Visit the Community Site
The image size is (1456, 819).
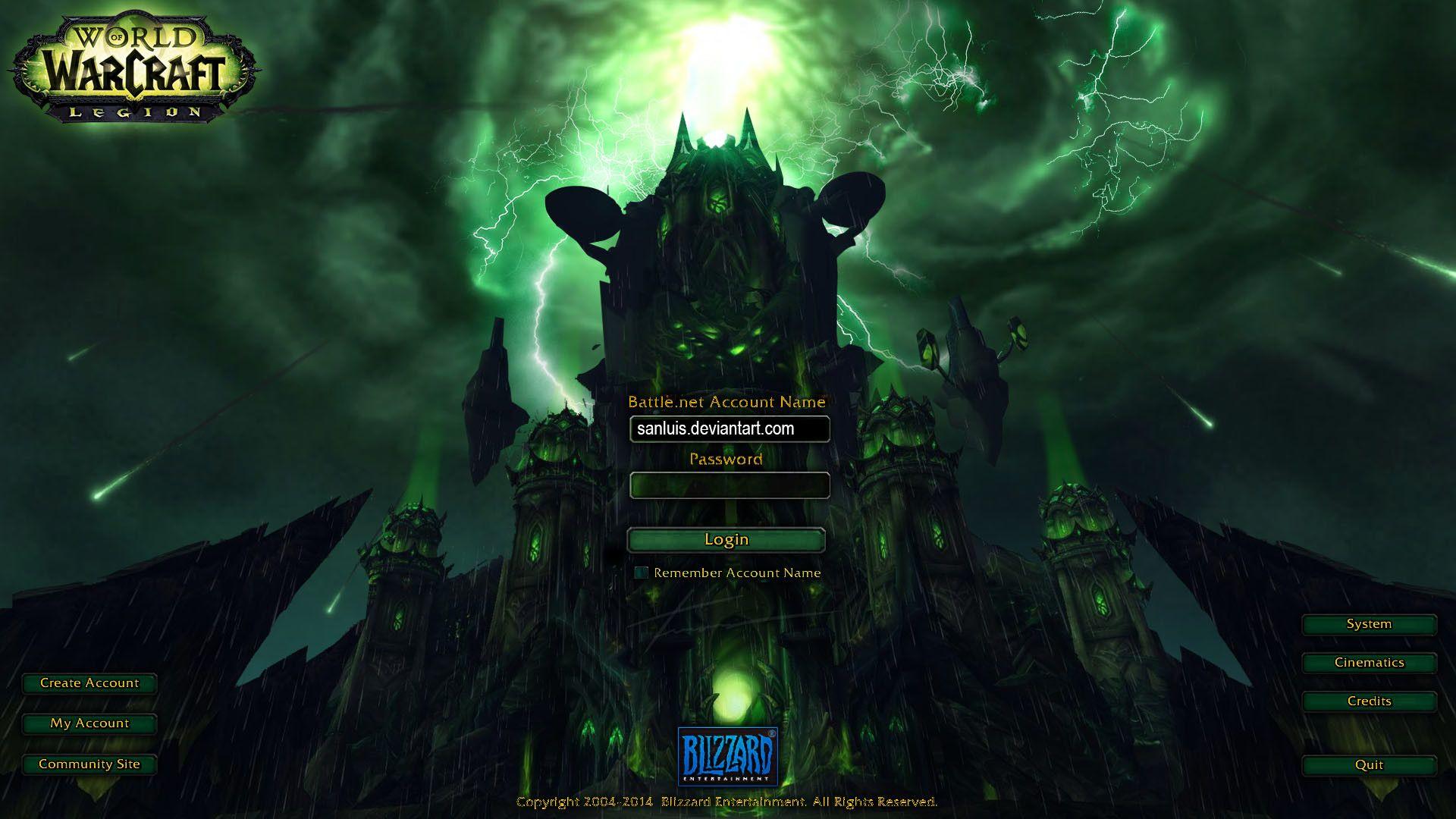pos(89,764)
